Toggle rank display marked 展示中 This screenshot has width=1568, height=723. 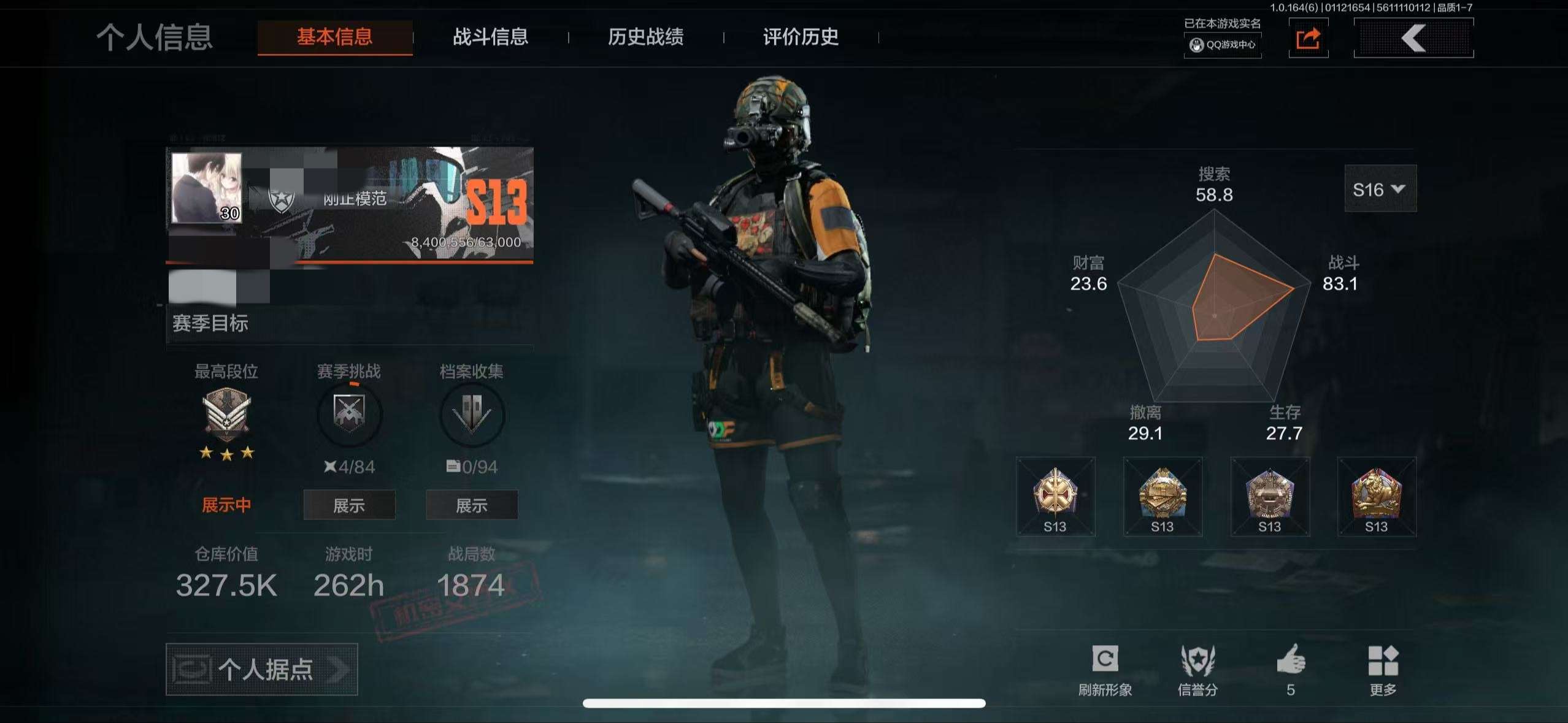click(x=226, y=505)
